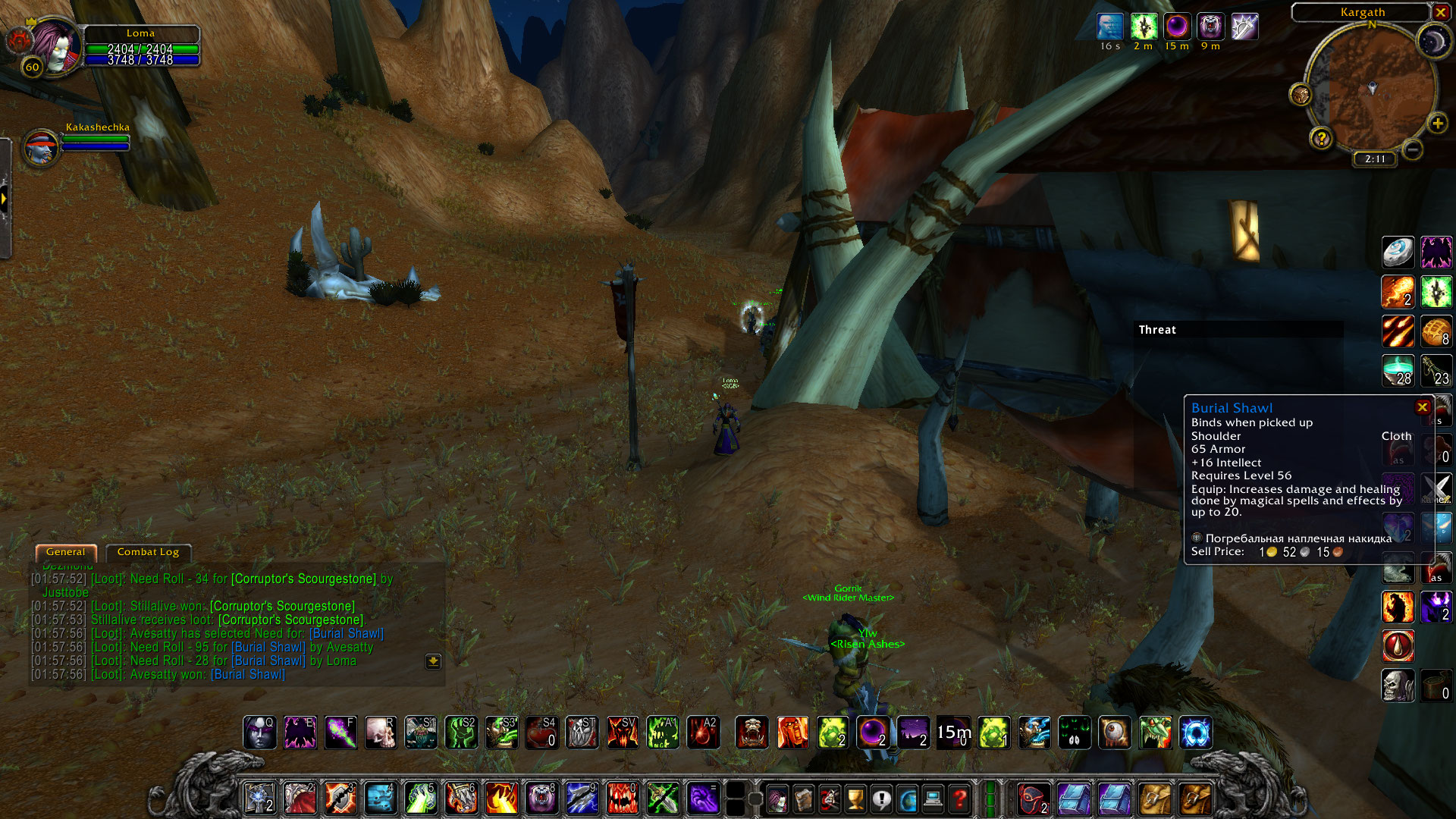The height and width of the screenshot is (819, 1456).
Task: Open the gold trophy cup menu button
Action: [855, 799]
